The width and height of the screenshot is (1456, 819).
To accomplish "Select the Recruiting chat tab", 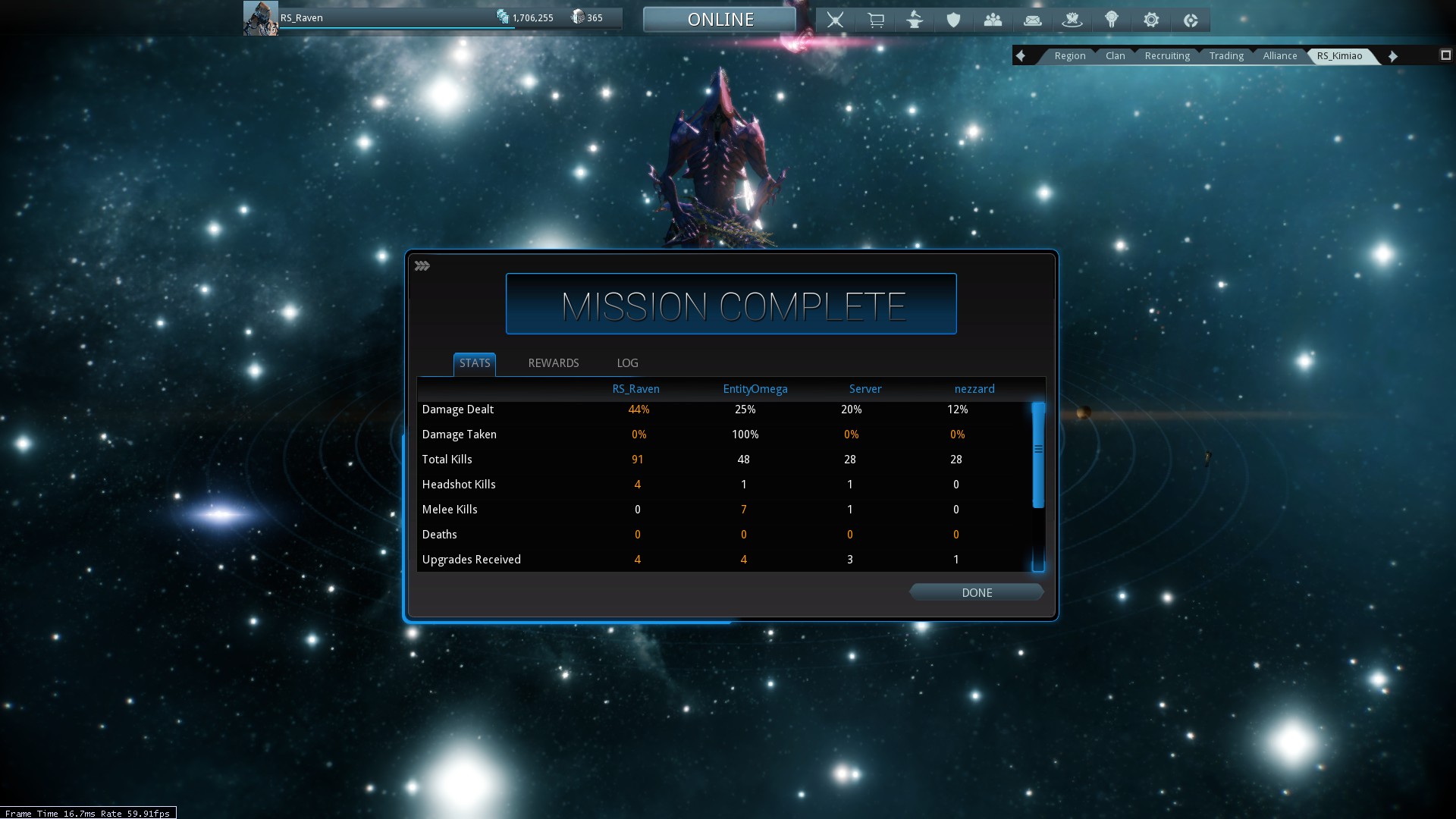I will [x=1167, y=56].
